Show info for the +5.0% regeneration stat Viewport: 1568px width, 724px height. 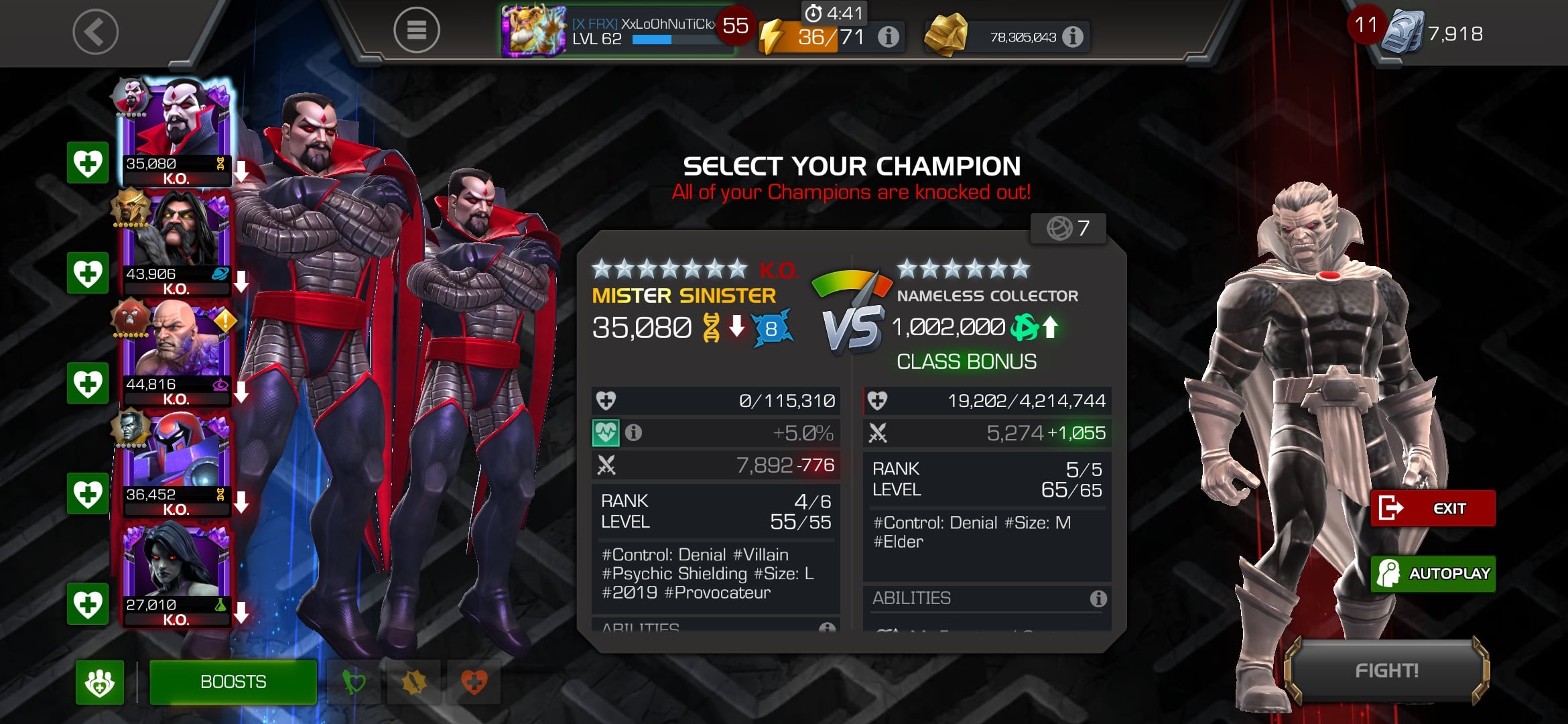(x=633, y=433)
